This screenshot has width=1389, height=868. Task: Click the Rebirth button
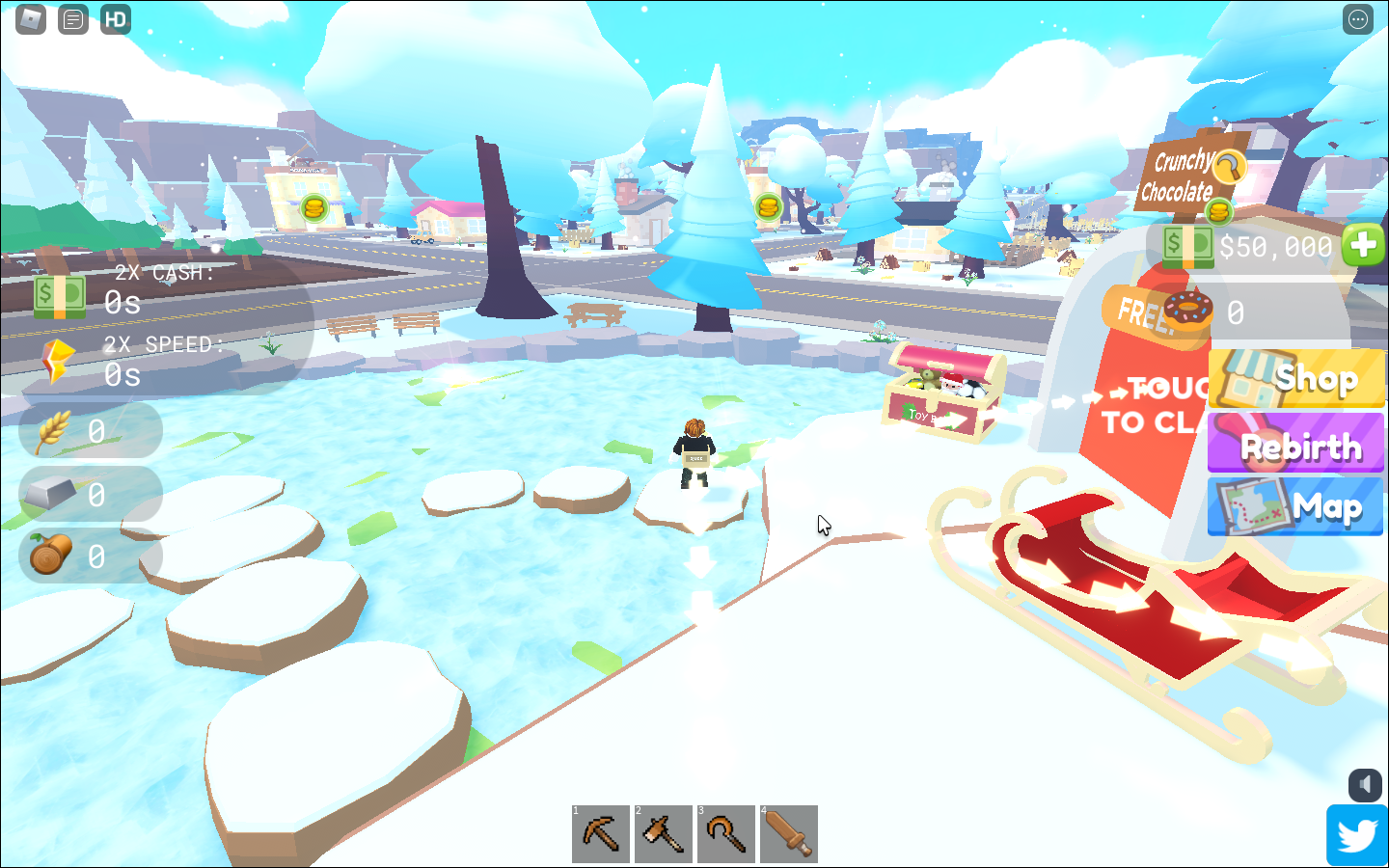(x=1296, y=443)
